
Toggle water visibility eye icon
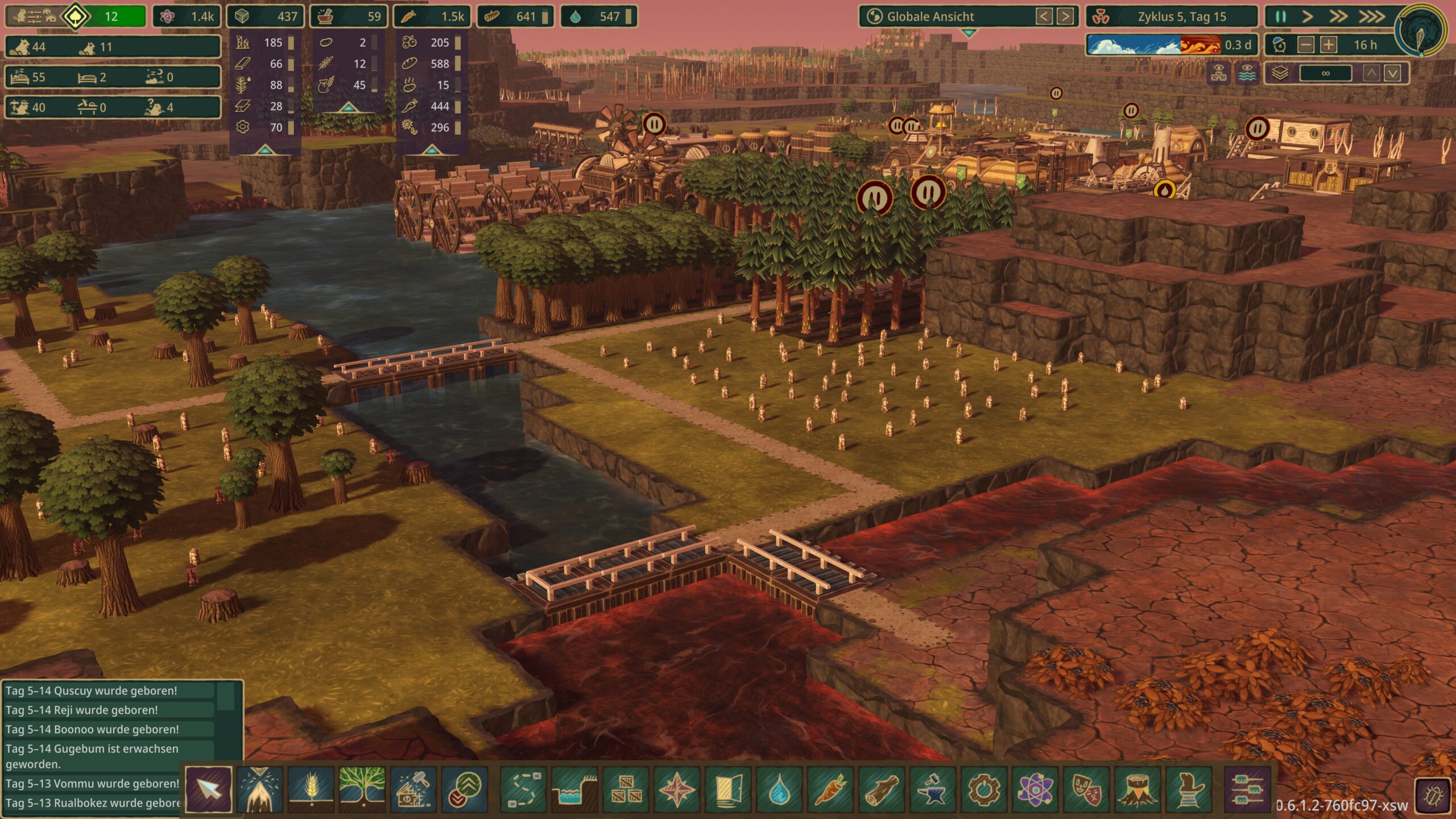[x=1247, y=73]
